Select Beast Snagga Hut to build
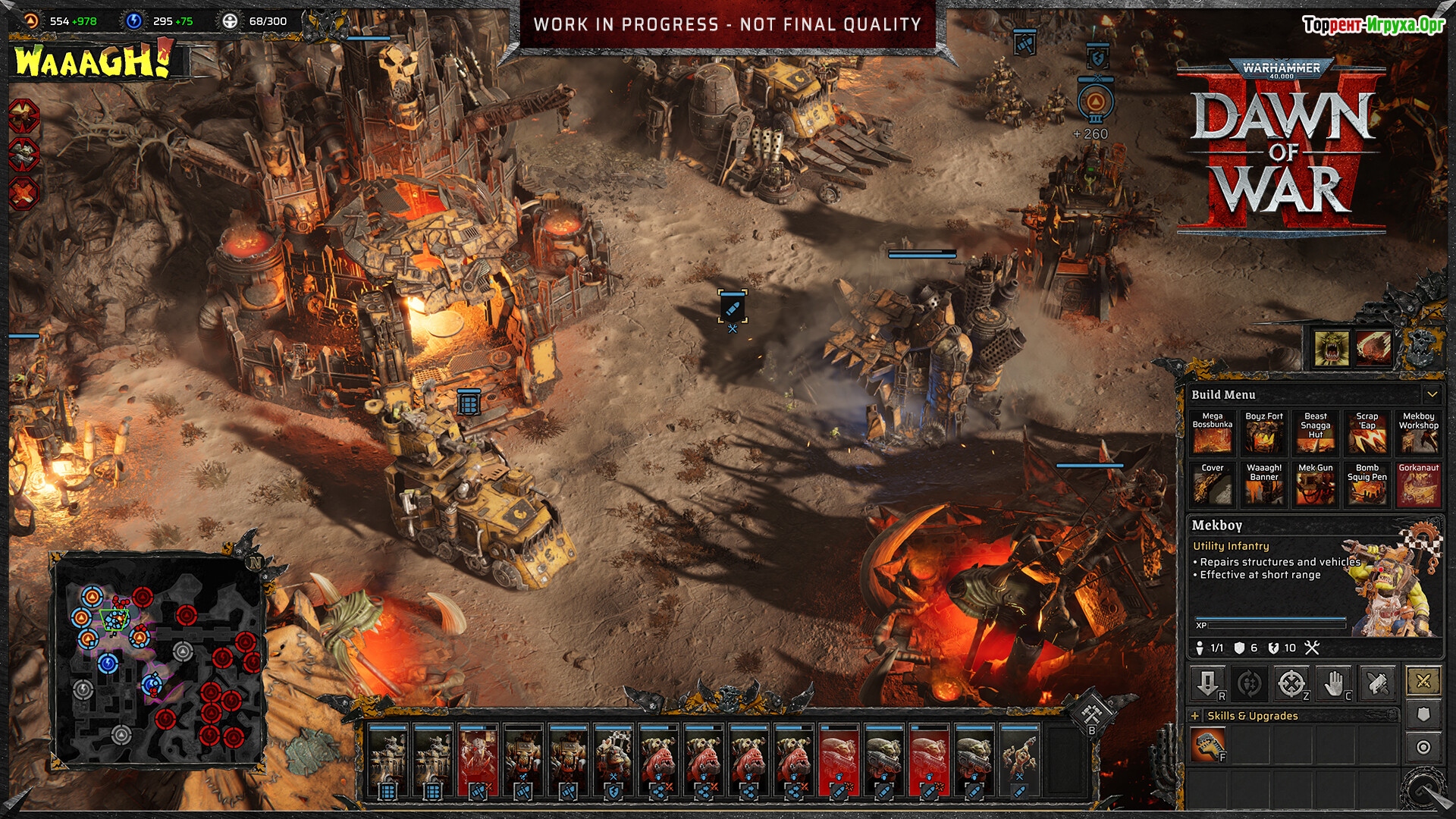This screenshot has height=819, width=1456. [1315, 433]
